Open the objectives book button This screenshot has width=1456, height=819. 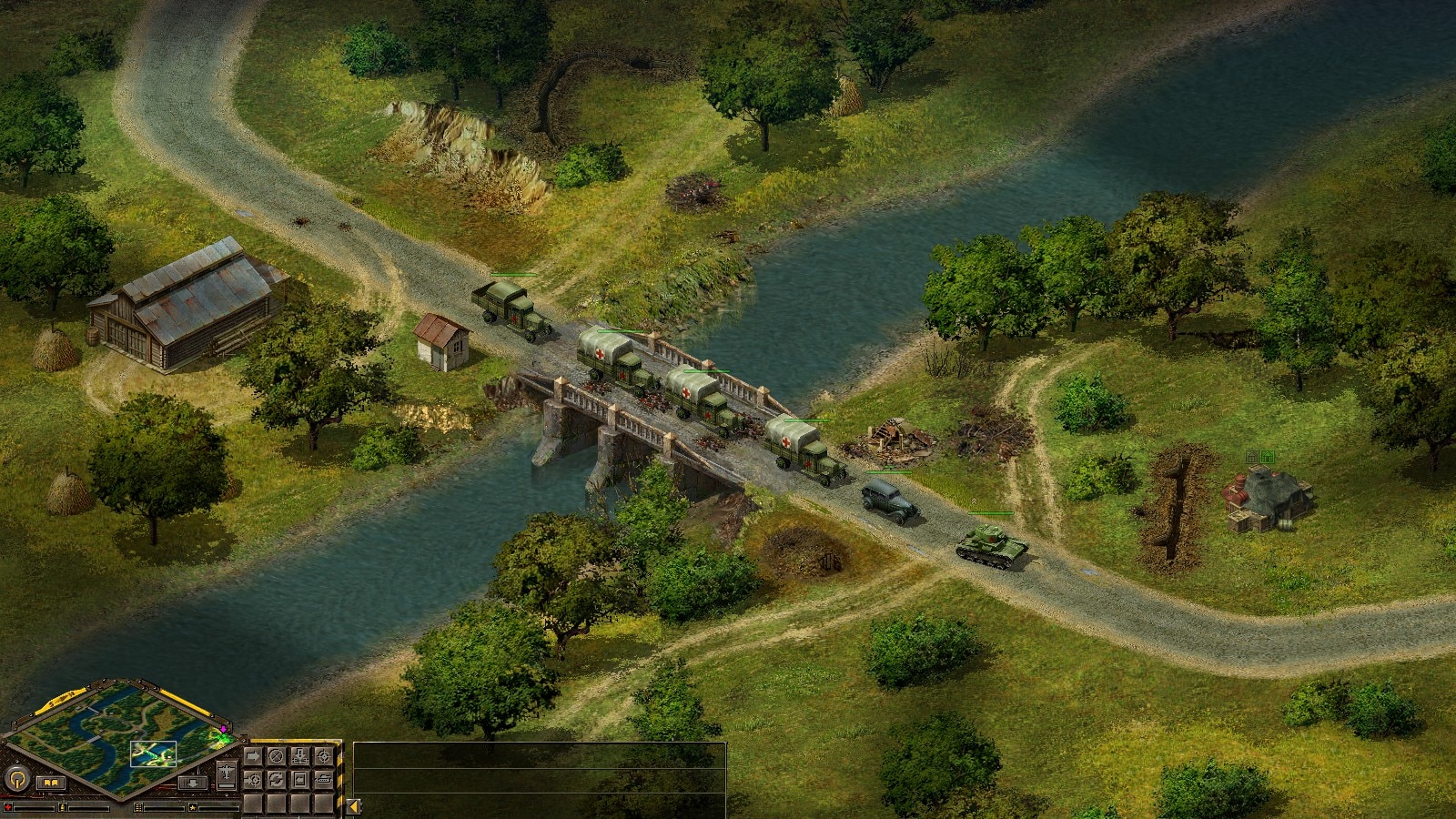coord(51,783)
